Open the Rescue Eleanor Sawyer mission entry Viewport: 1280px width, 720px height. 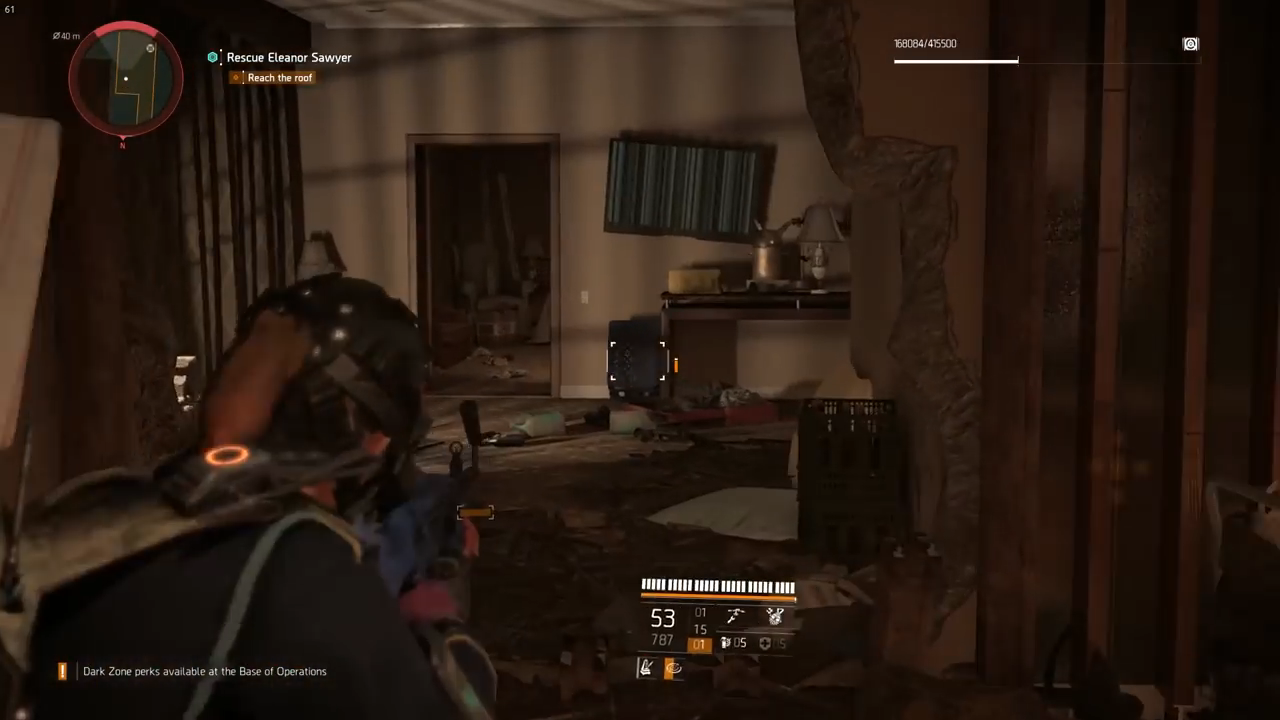tap(289, 57)
